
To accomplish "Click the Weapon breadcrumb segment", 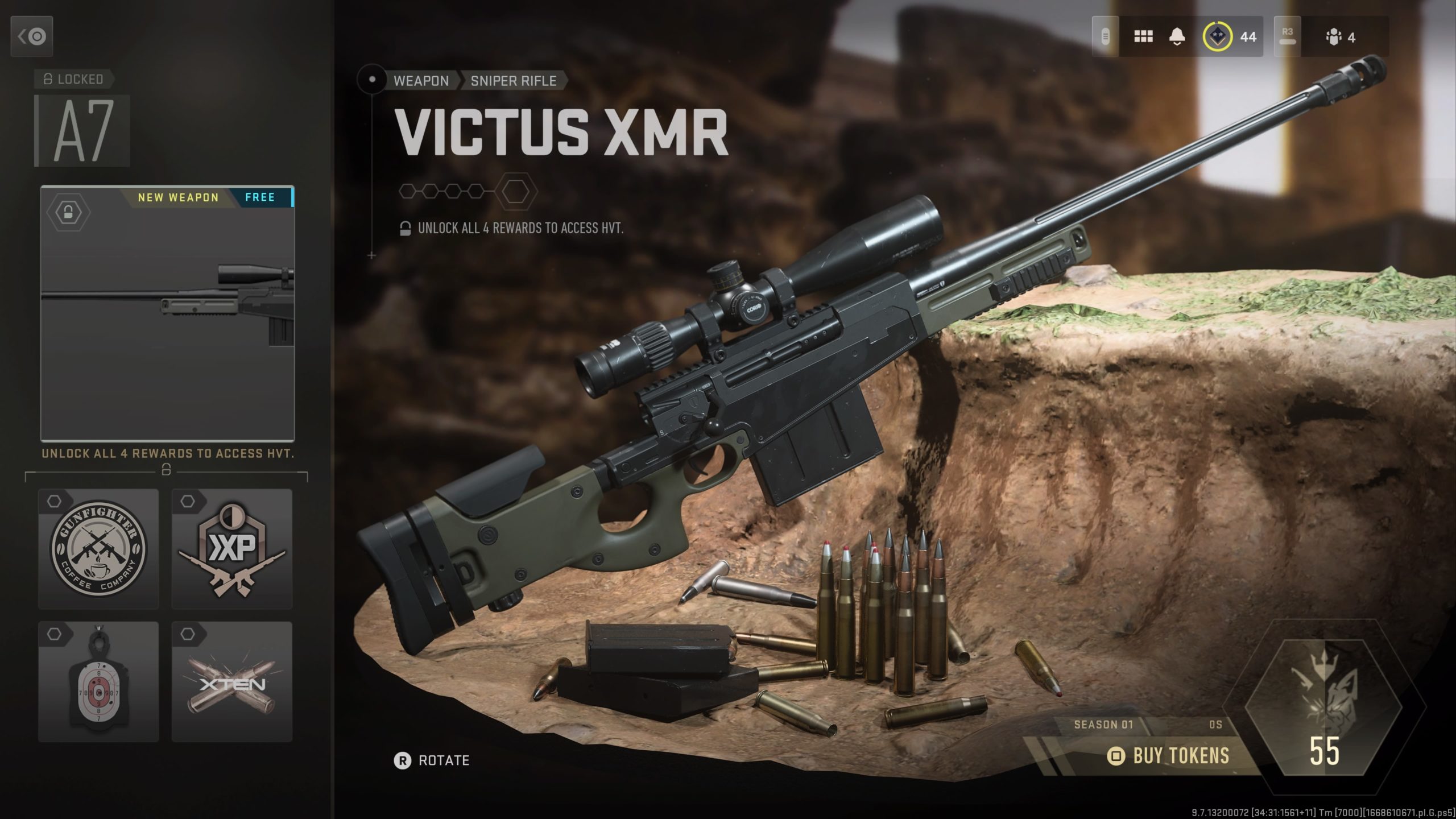I will [x=421, y=81].
